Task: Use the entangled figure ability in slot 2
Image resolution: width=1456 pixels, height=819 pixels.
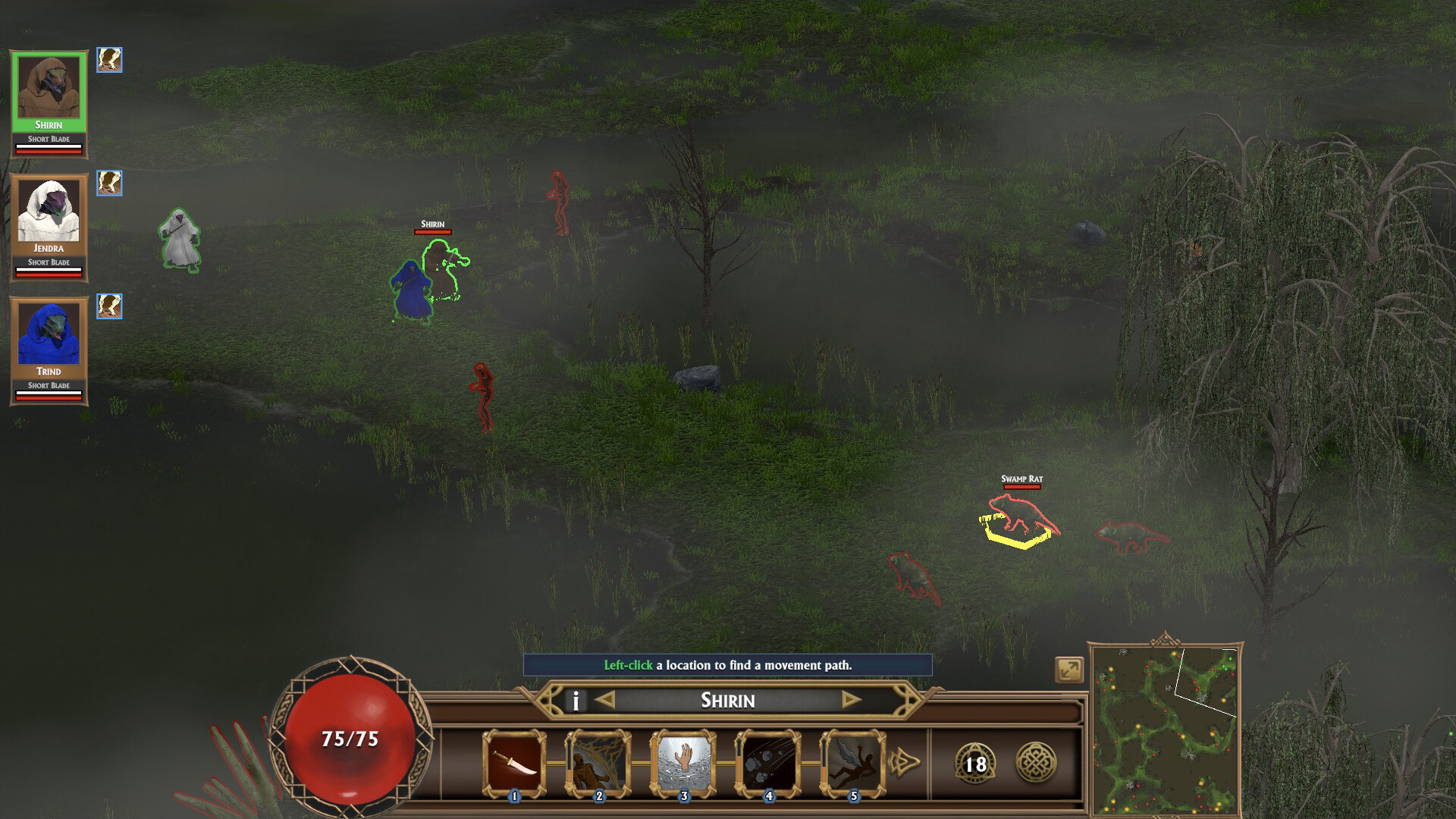Action: click(599, 763)
